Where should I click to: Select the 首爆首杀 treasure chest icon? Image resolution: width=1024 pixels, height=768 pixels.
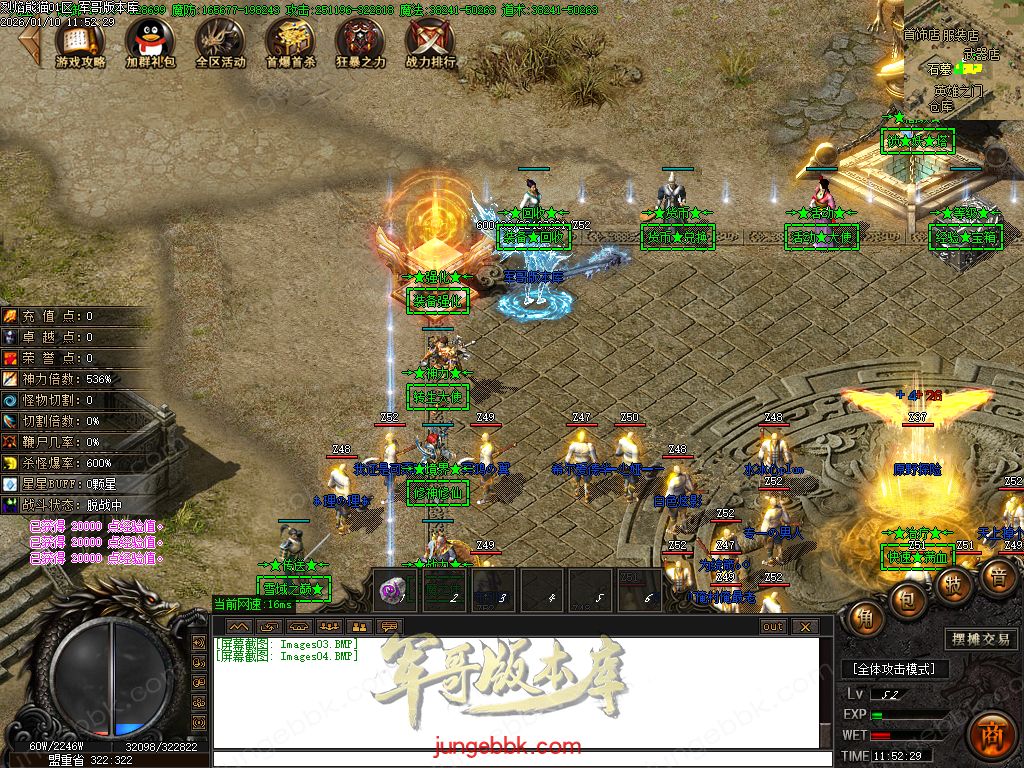tap(290, 41)
